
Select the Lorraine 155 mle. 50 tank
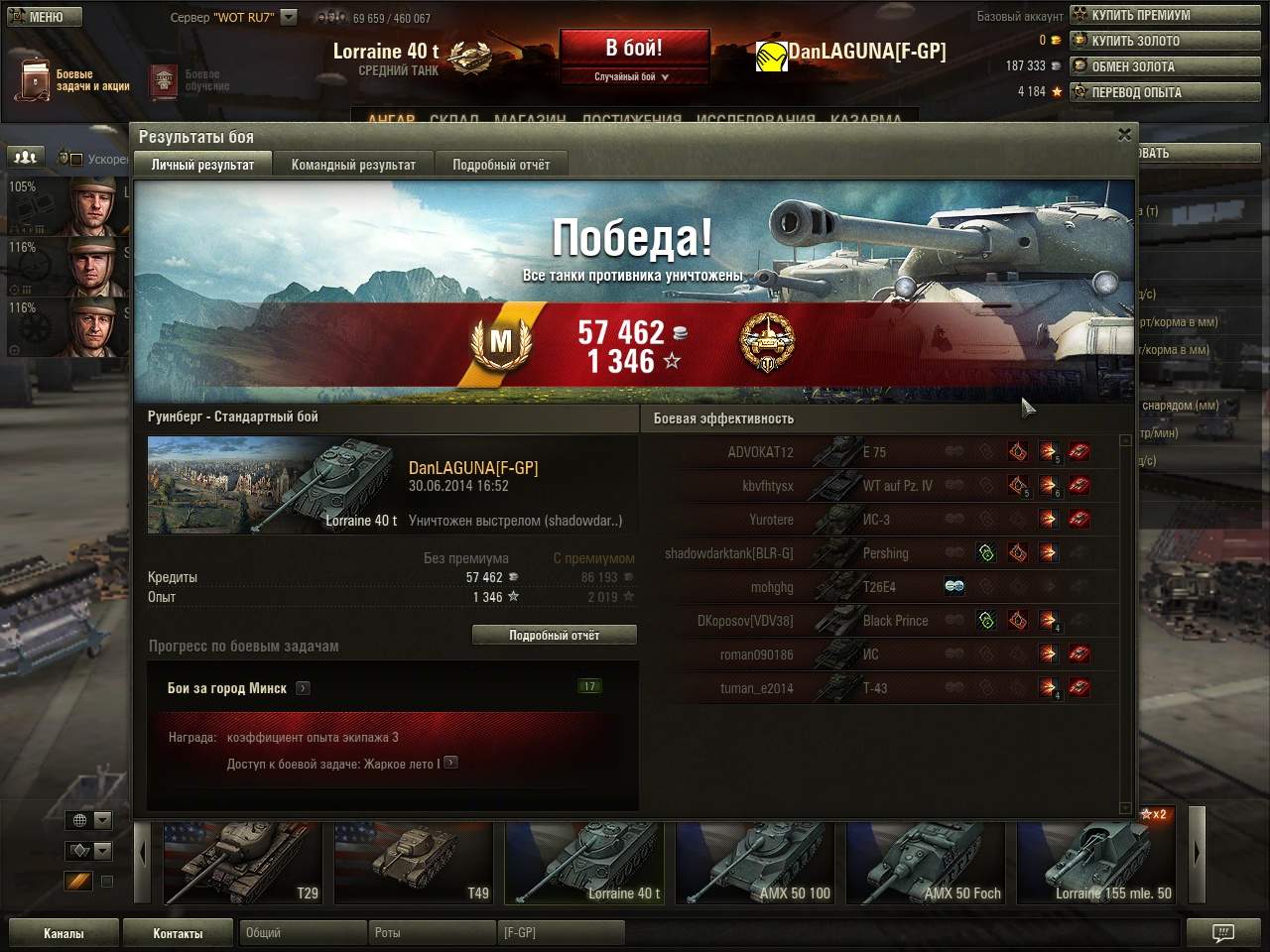[1095, 863]
